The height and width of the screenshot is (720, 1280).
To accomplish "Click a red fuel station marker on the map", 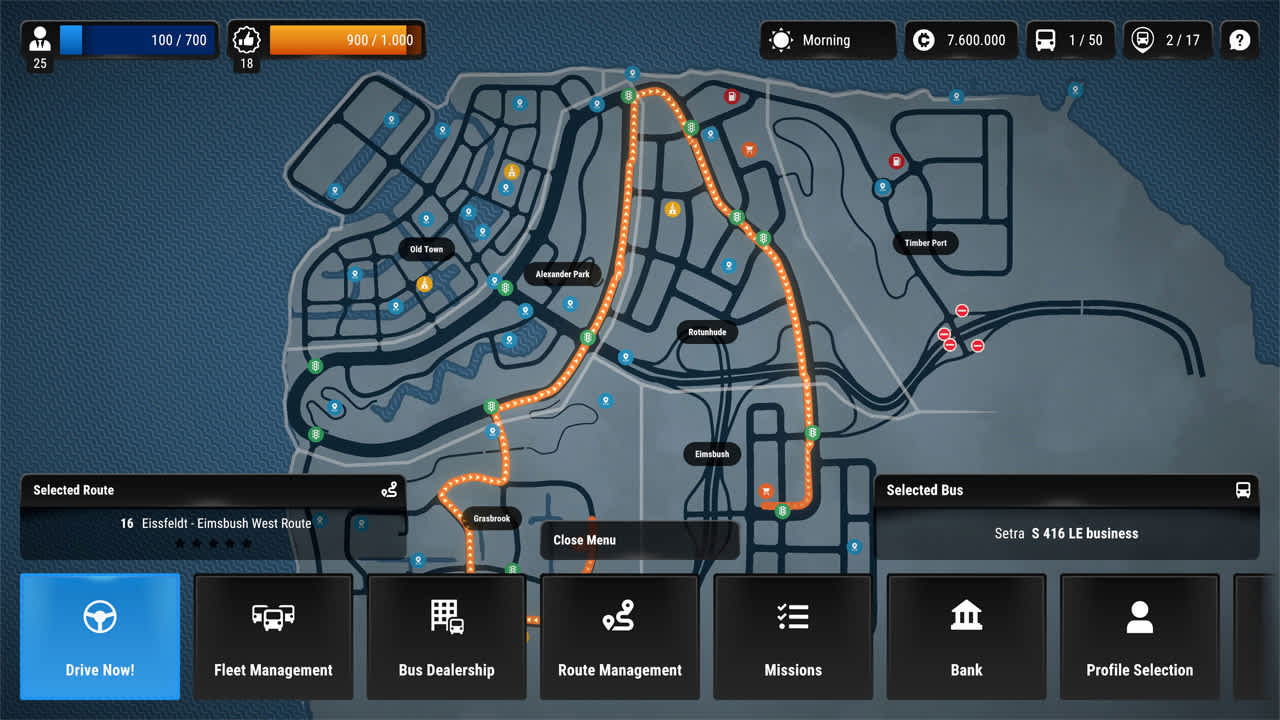I will tap(731, 95).
